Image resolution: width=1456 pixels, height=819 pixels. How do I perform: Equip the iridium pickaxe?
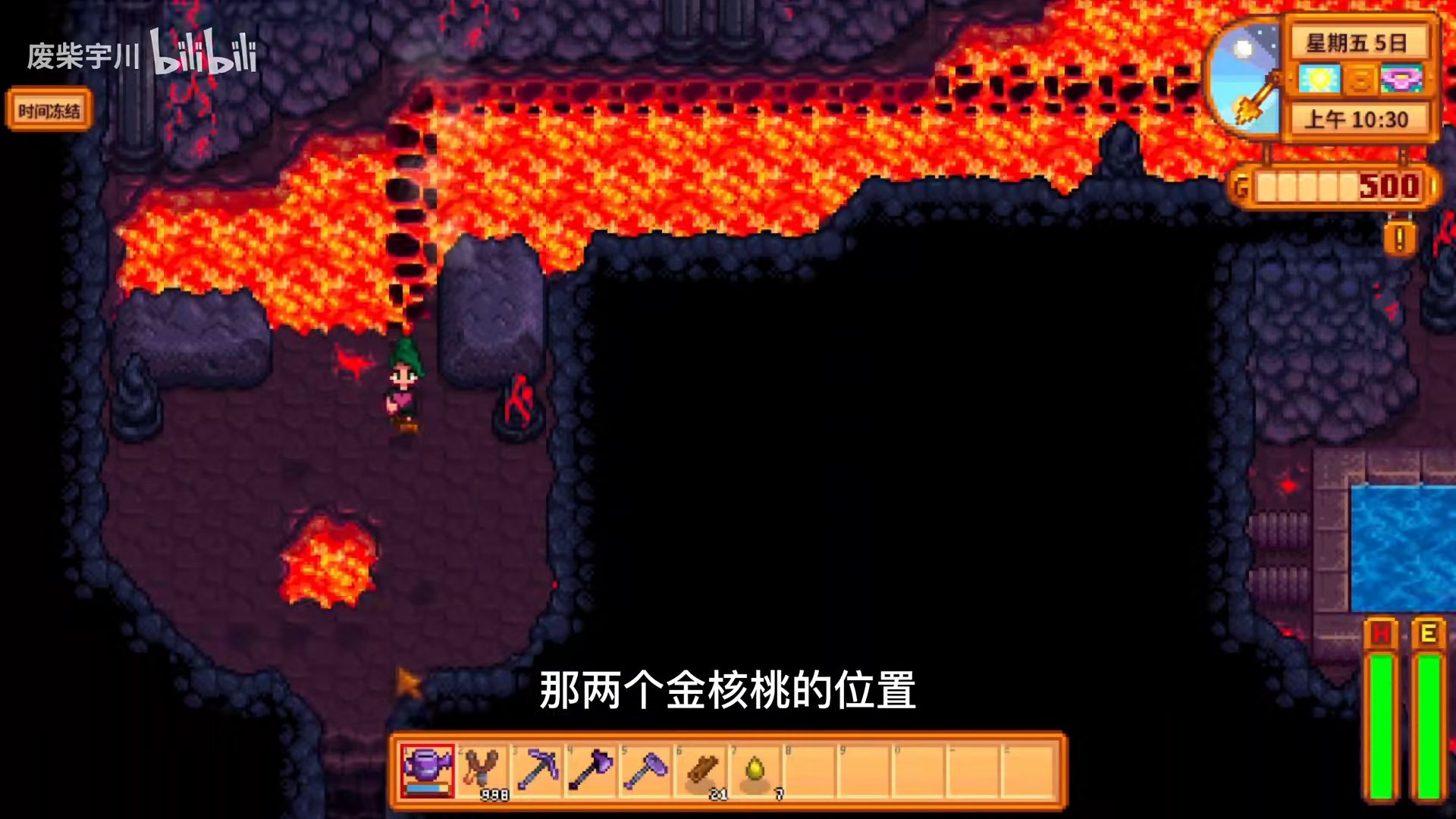[537, 770]
